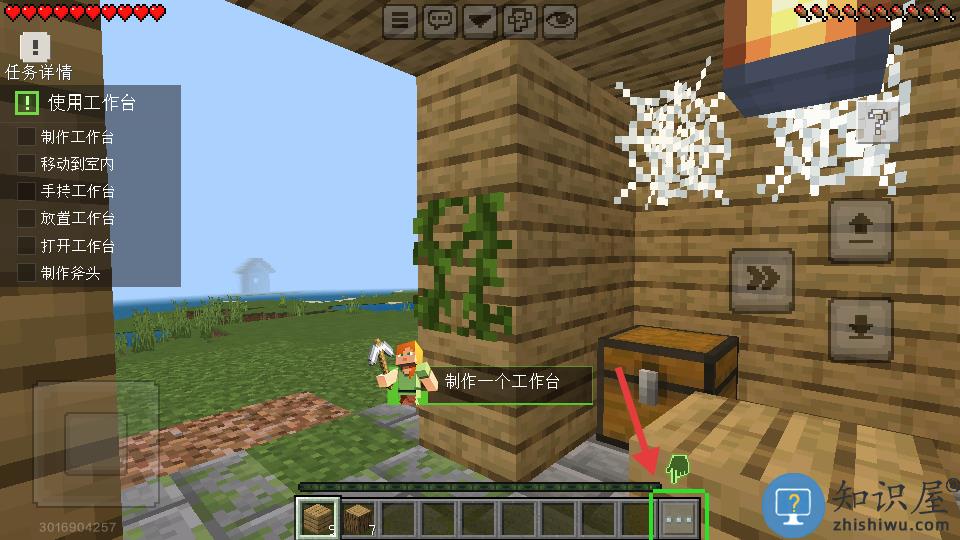Tap the downward triangle button
This screenshot has height=540, width=960.
coord(480,20)
